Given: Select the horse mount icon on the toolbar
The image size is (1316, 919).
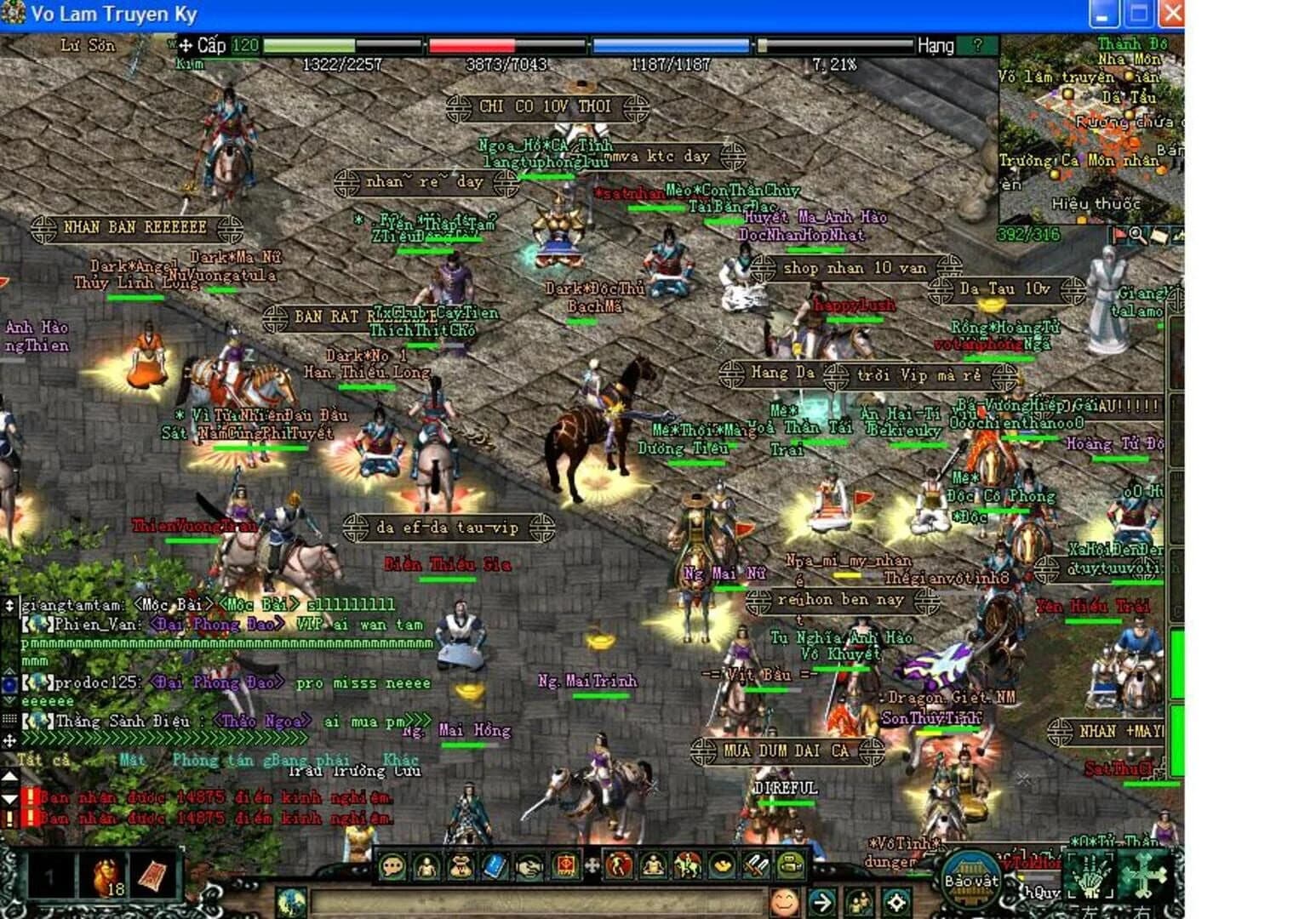Looking at the screenshot, I should point(687,865).
